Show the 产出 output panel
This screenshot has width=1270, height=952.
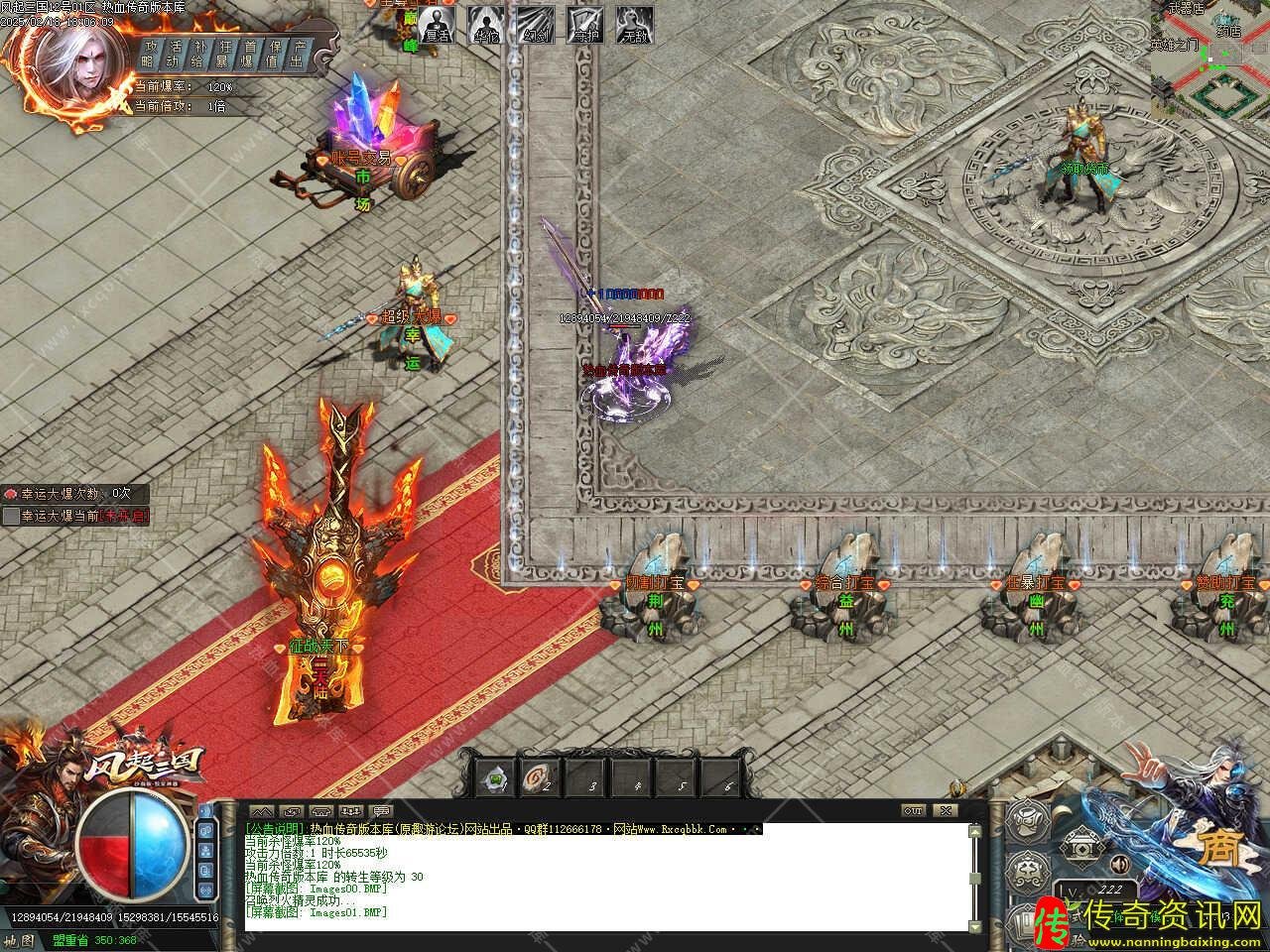point(298,54)
